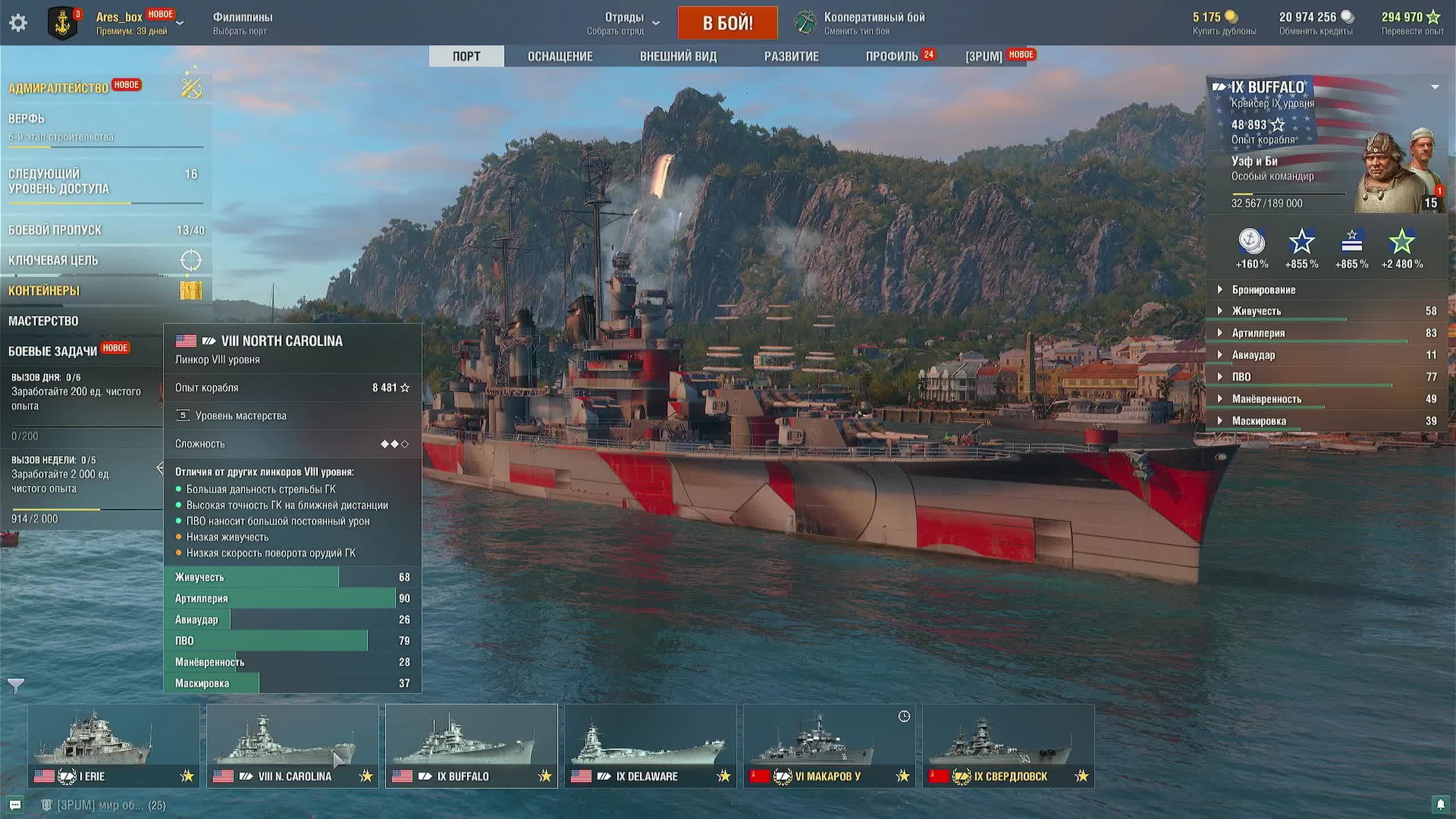The width and height of the screenshot is (1456, 819).
Task: Open the Адмиралтейство menu entry
Action: point(59,88)
